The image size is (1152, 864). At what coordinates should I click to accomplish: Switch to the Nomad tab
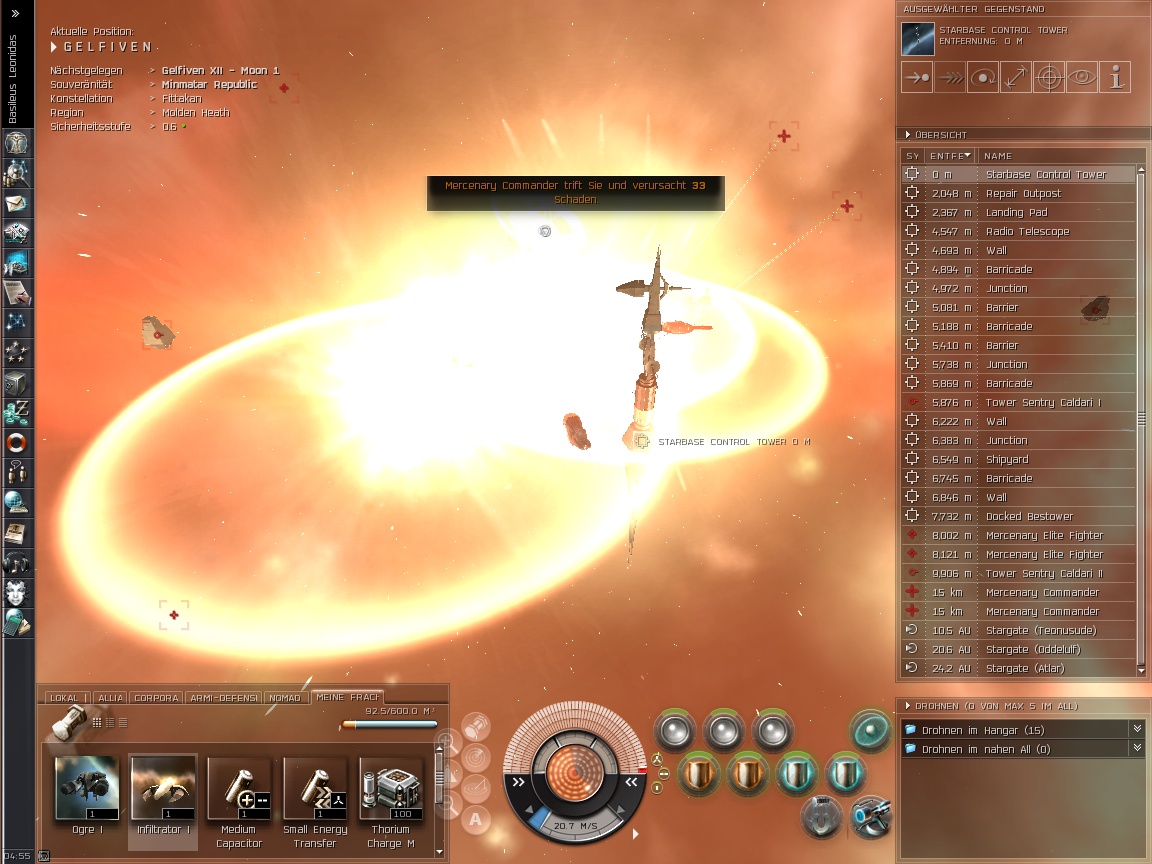tap(285, 698)
